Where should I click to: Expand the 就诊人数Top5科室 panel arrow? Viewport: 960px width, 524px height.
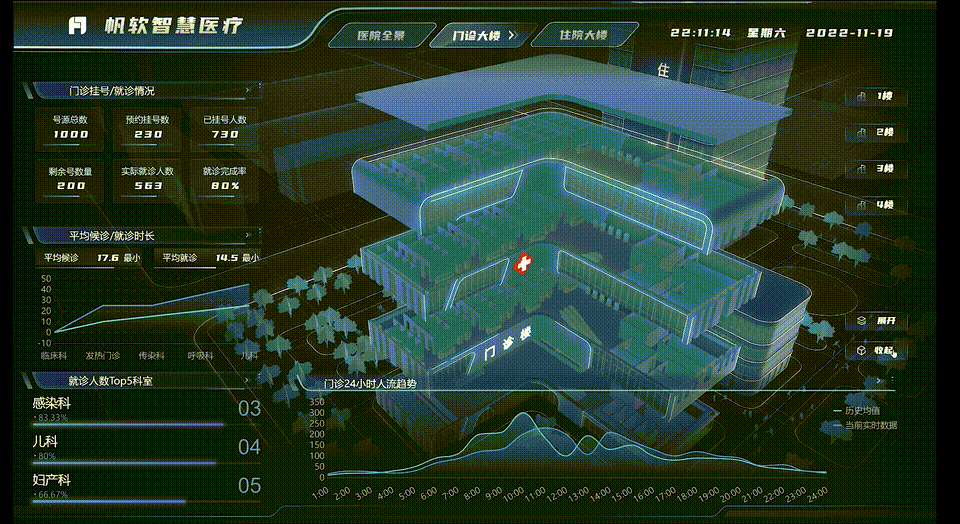click(247, 381)
